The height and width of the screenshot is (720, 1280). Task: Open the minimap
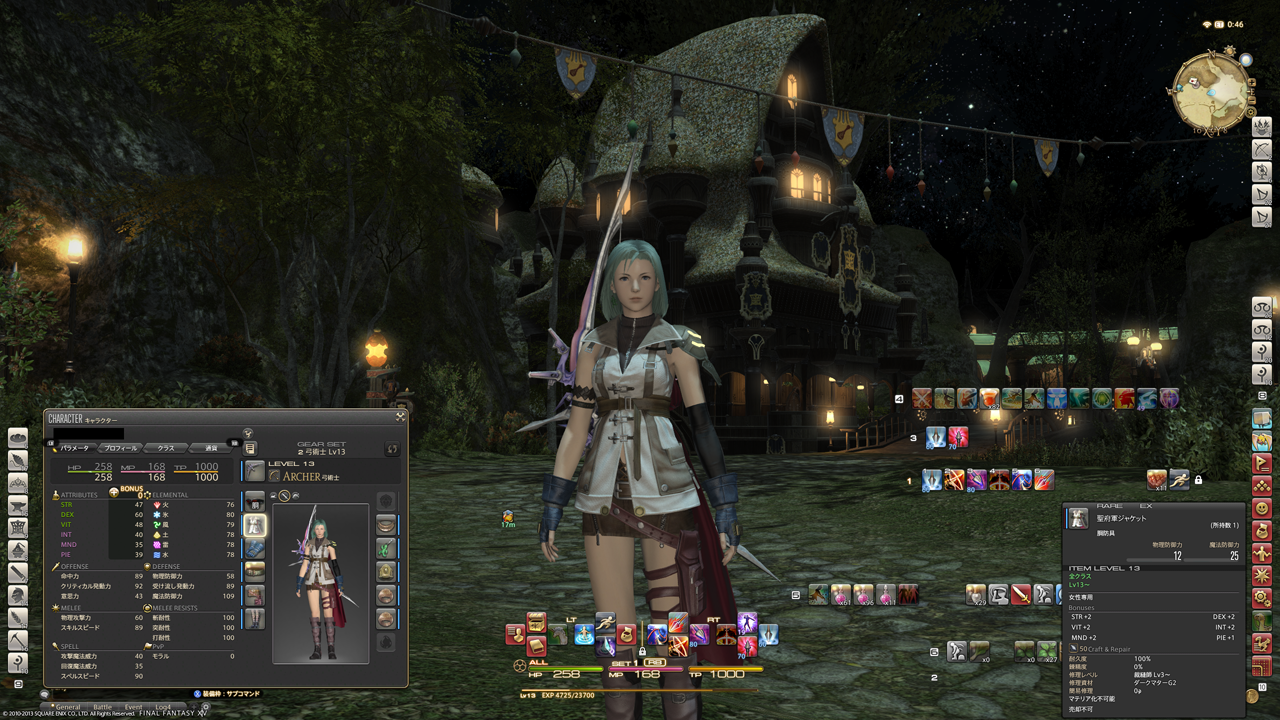[1210, 92]
